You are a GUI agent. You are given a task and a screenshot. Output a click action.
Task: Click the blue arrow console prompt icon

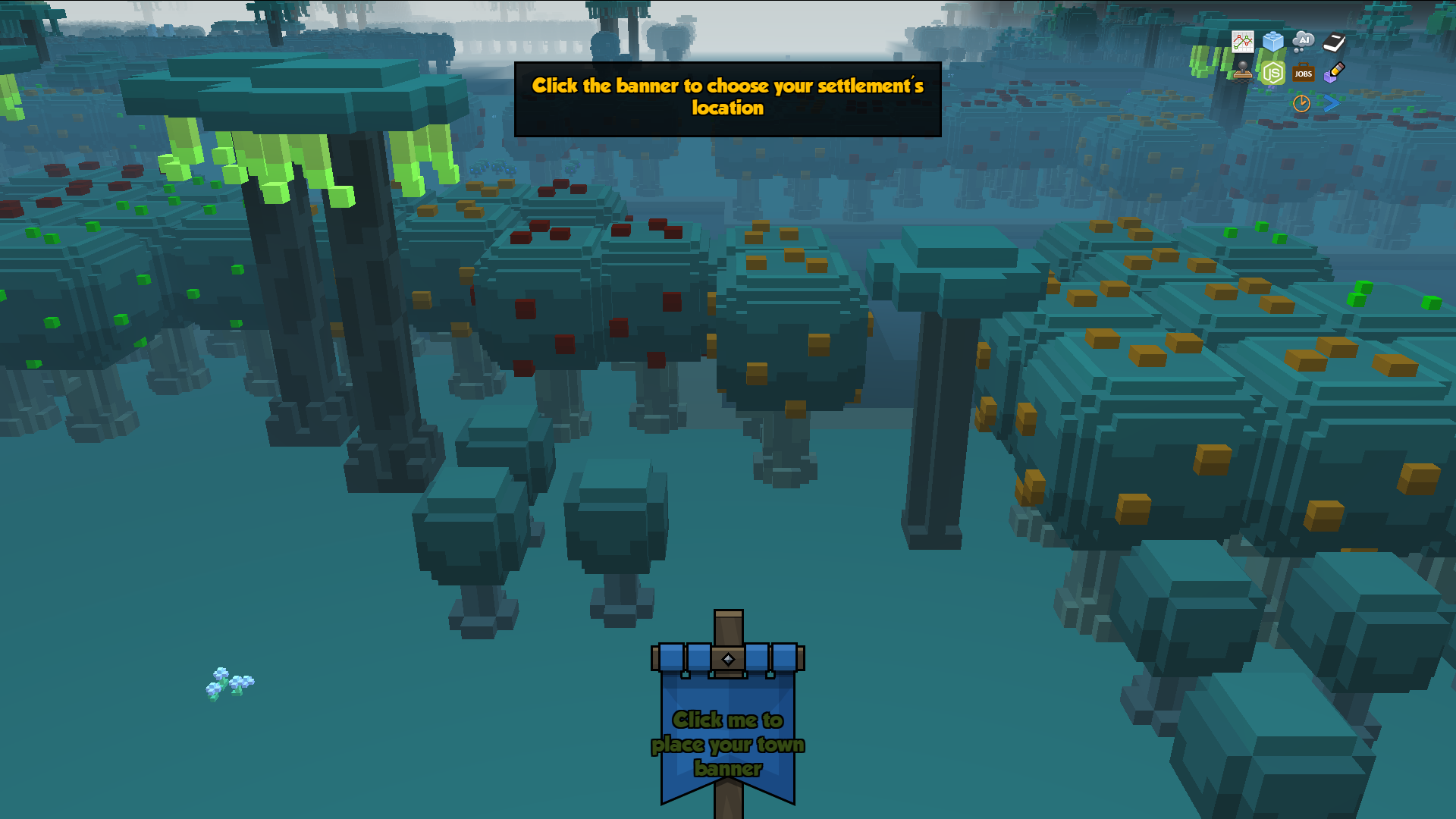(x=1332, y=103)
